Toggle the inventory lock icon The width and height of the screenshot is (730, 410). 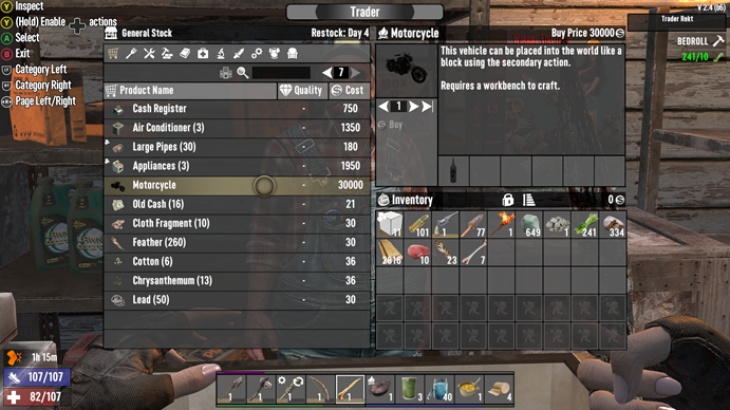pyautogui.click(x=507, y=200)
